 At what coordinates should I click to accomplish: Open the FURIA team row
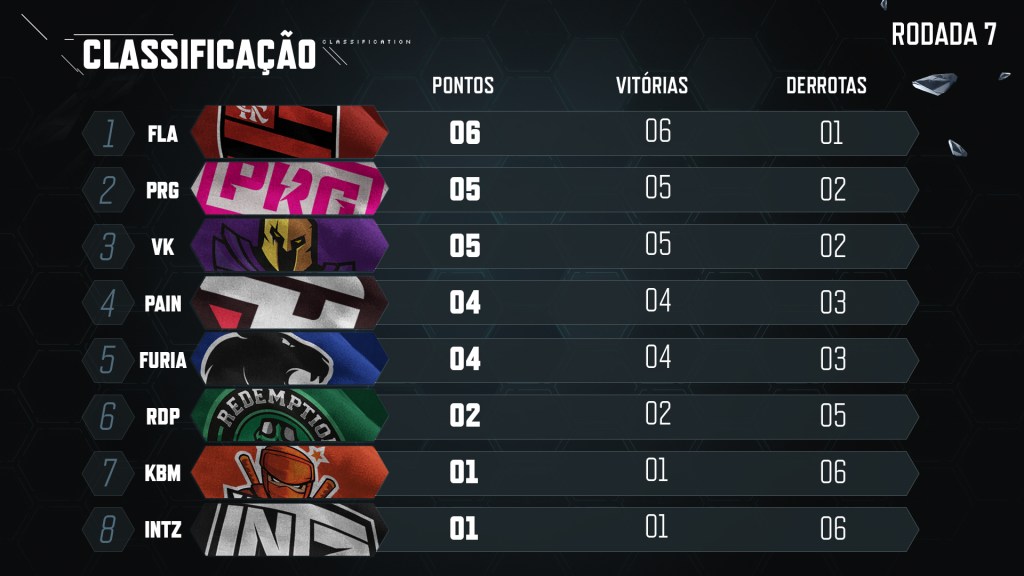click(500, 358)
